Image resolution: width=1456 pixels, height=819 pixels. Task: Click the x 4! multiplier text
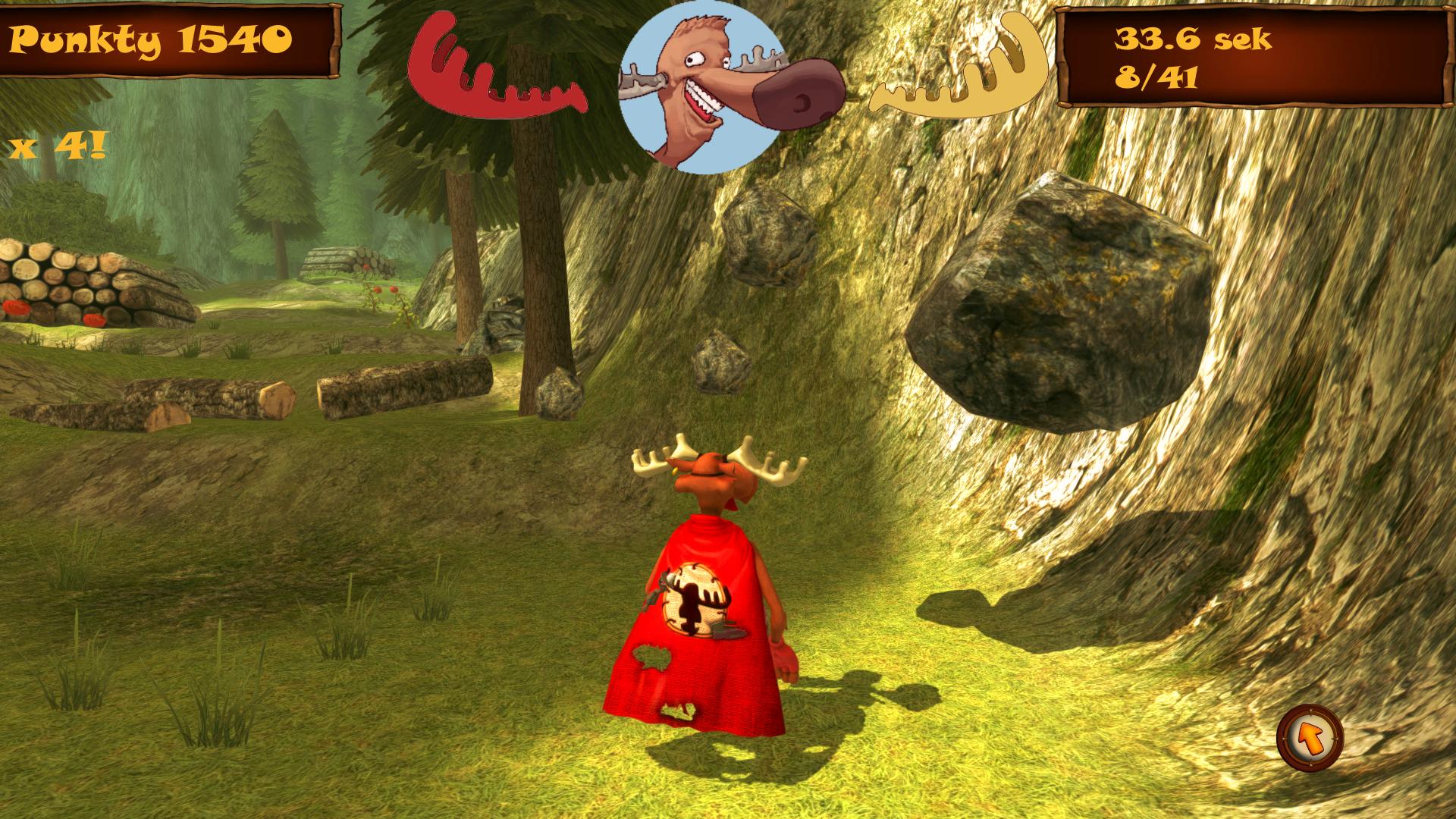57,144
